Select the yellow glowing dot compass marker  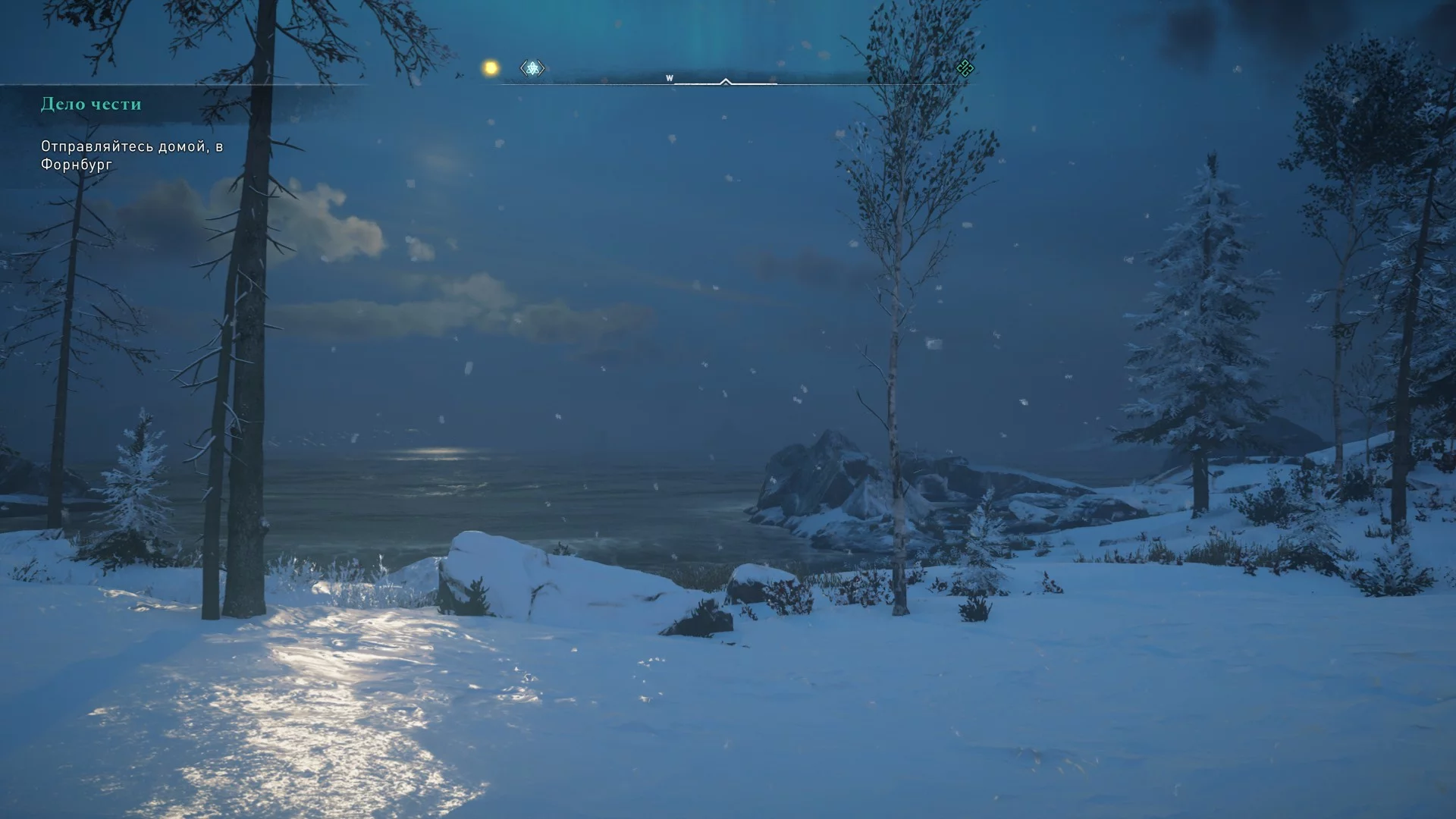491,68
